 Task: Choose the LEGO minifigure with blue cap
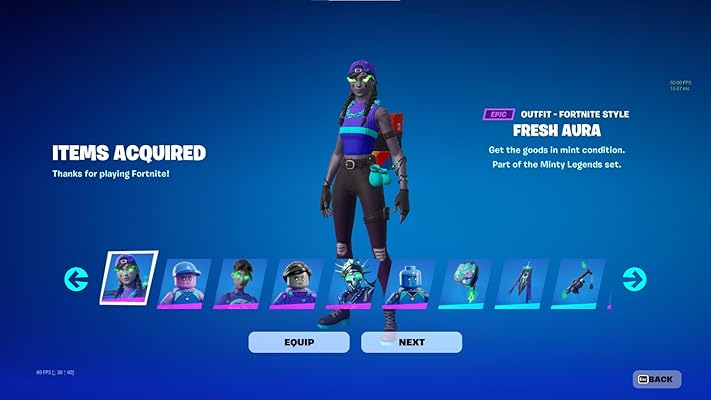(x=186, y=282)
